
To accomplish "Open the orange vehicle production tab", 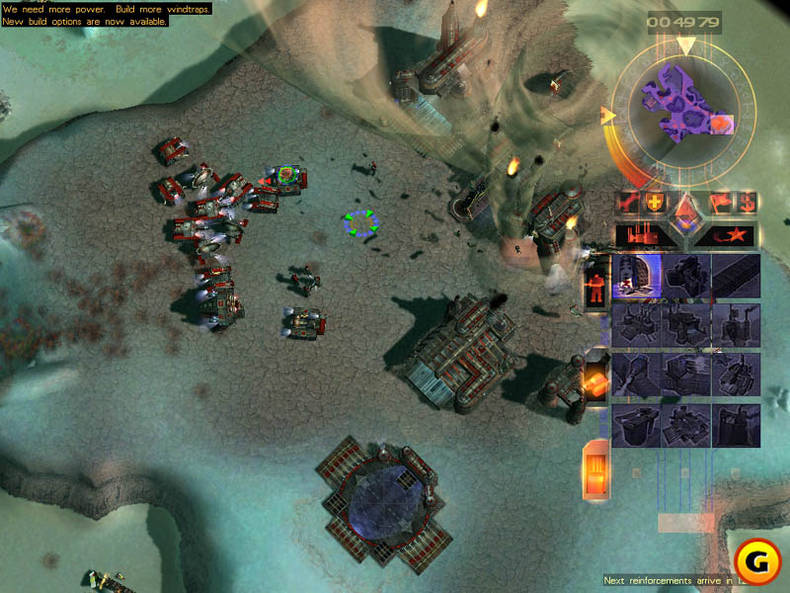I will tap(596, 380).
